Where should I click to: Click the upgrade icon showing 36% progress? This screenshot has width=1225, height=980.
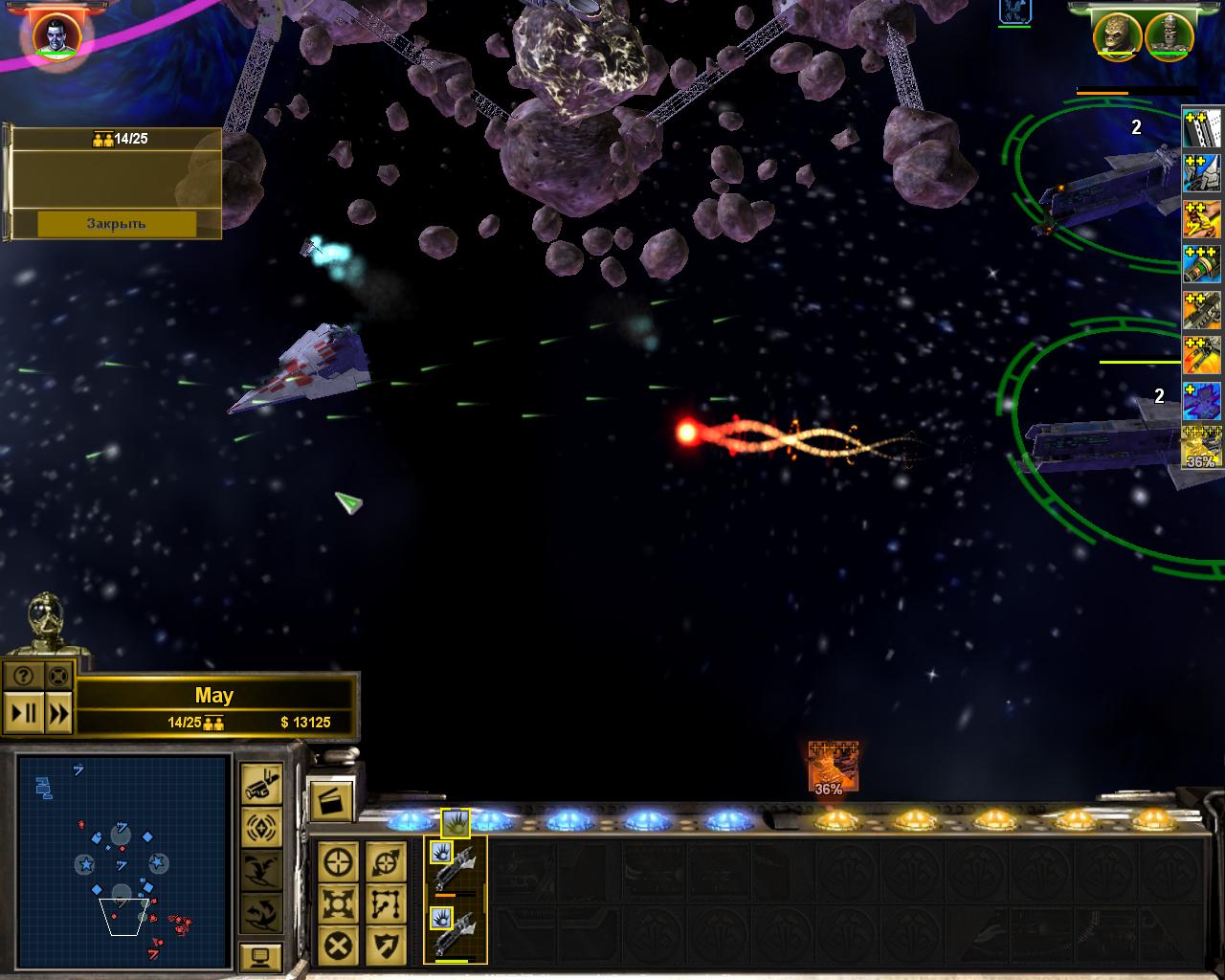tap(833, 767)
